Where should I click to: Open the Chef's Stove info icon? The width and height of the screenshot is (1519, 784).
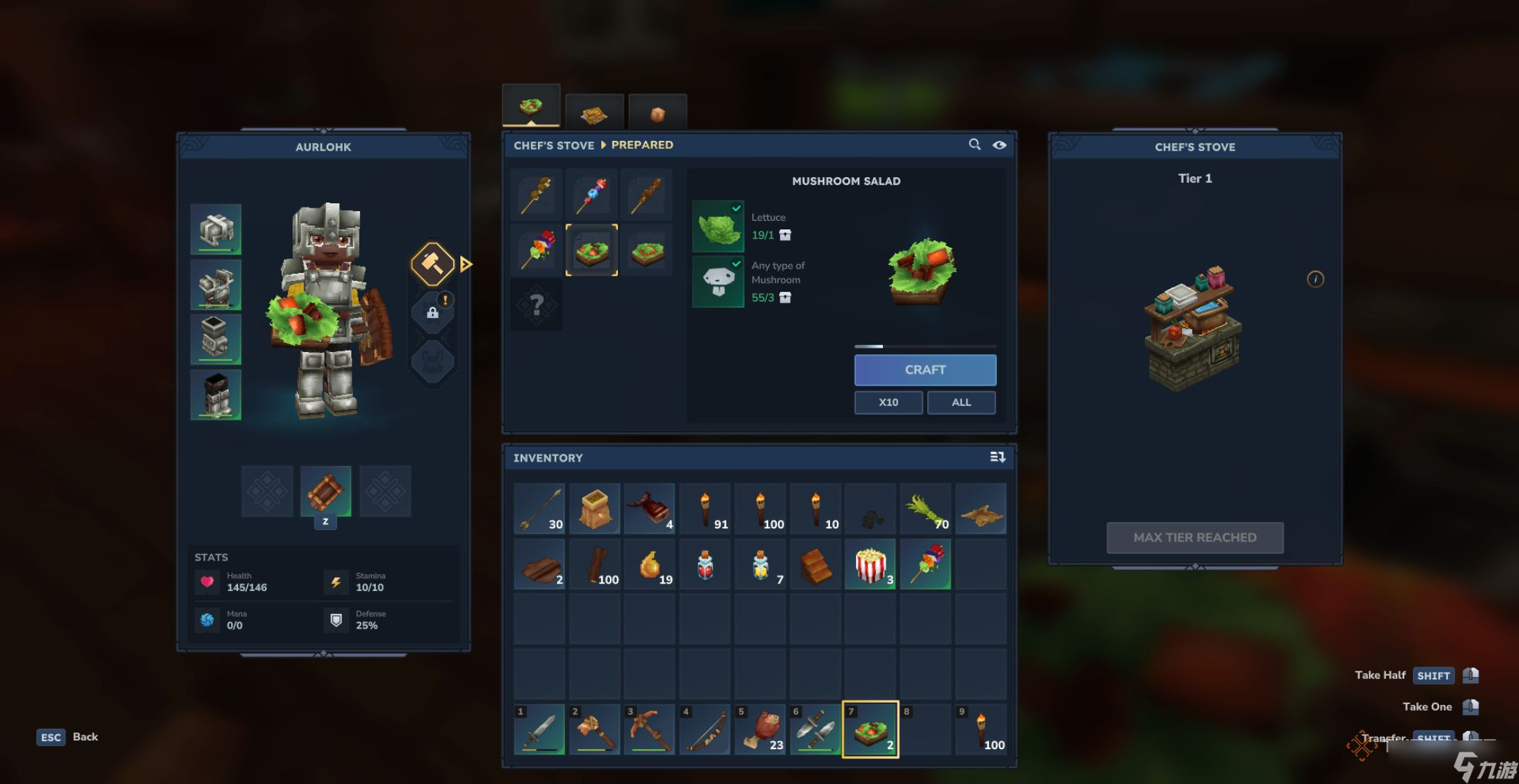click(1315, 279)
